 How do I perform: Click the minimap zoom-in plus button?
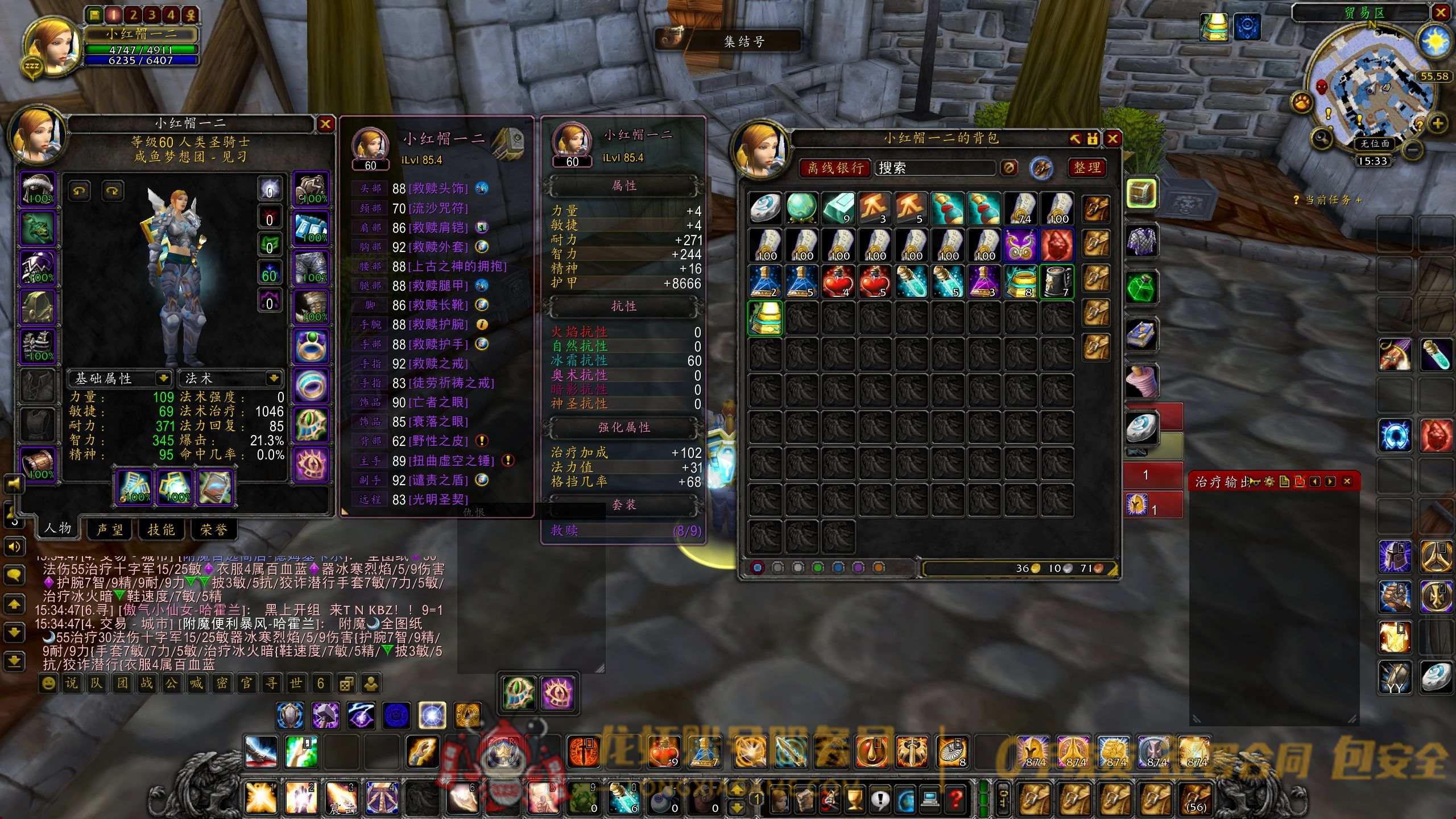1437,123
